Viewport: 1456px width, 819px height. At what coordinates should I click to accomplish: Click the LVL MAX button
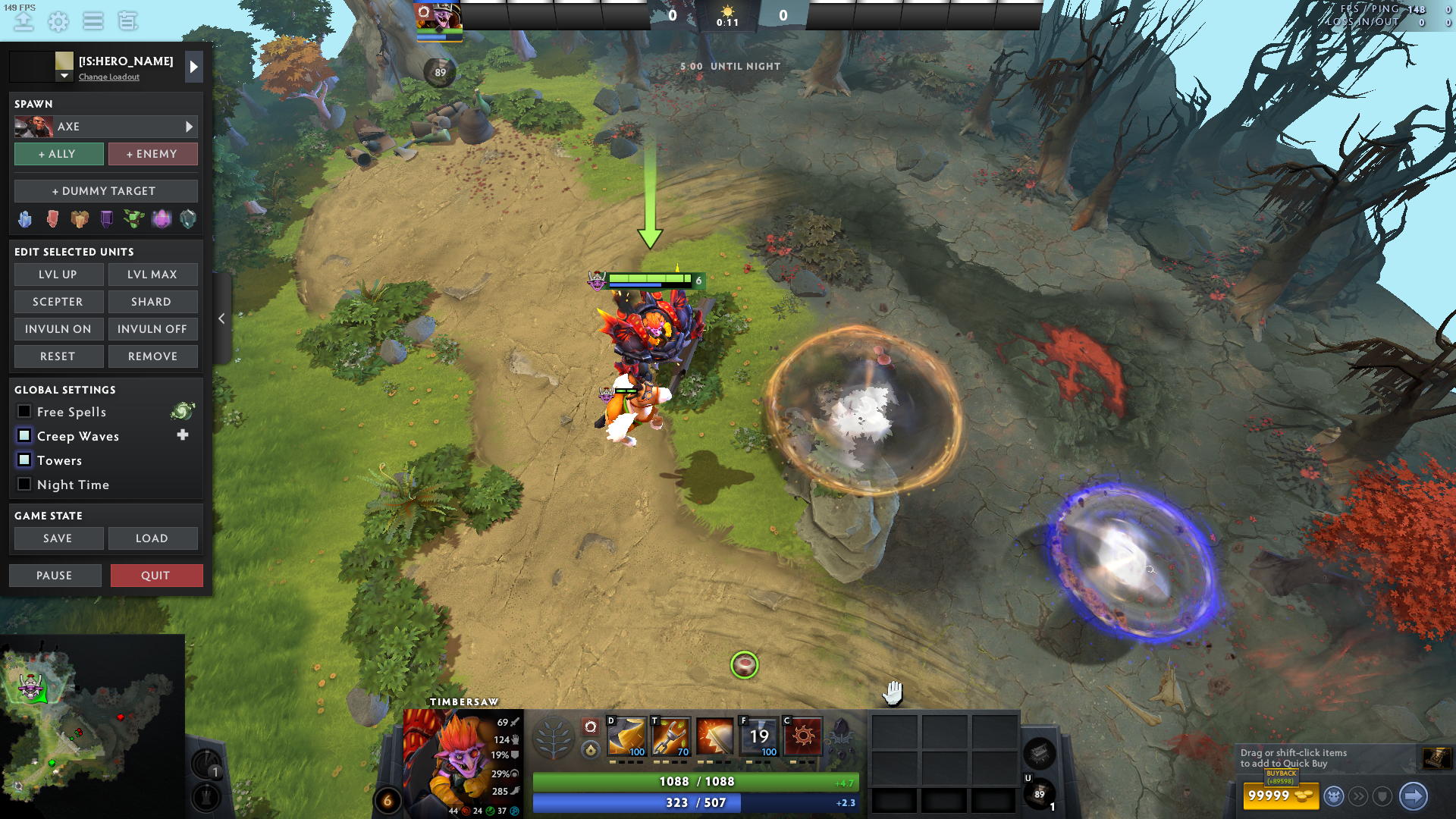point(152,275)
